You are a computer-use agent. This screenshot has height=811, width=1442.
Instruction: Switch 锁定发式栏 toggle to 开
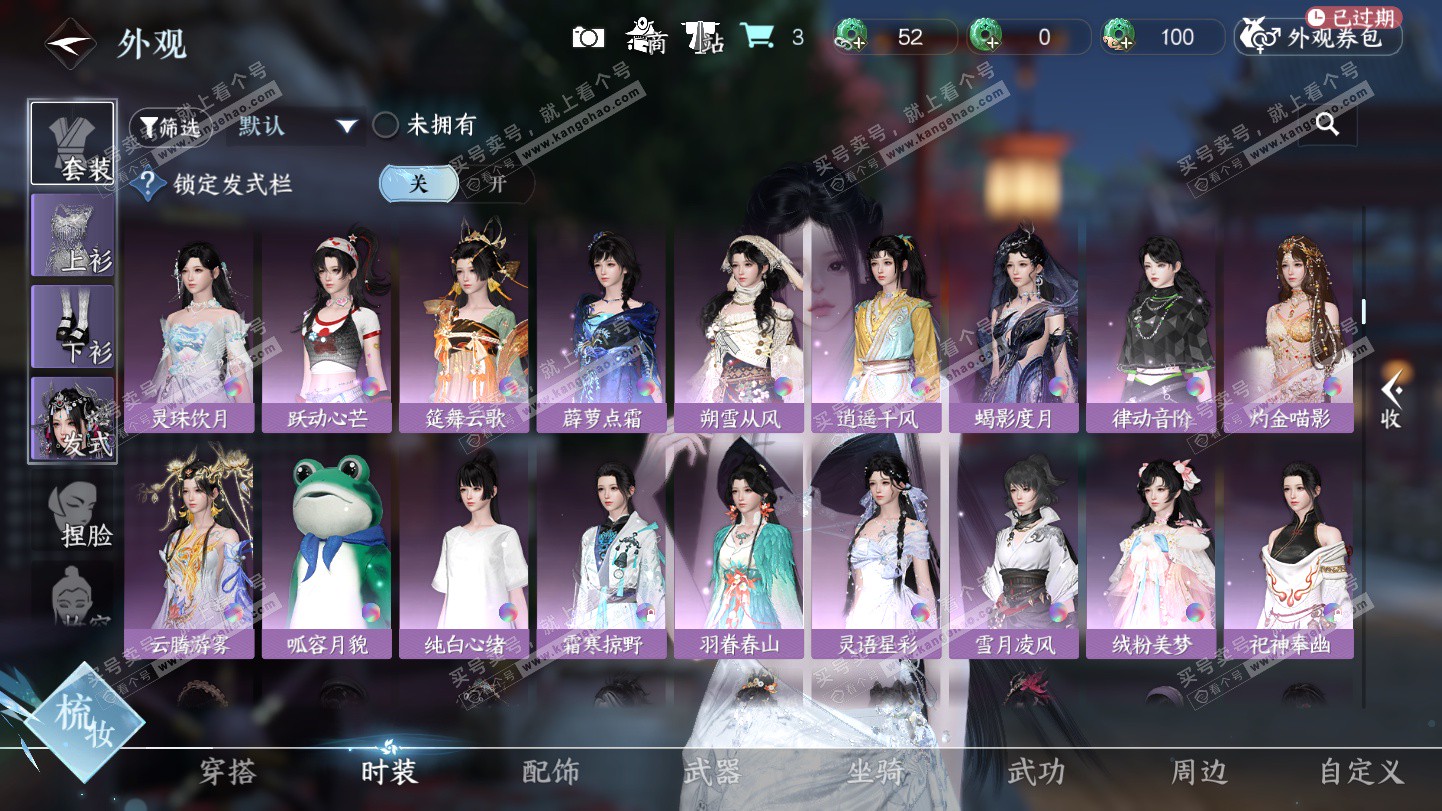496,184
